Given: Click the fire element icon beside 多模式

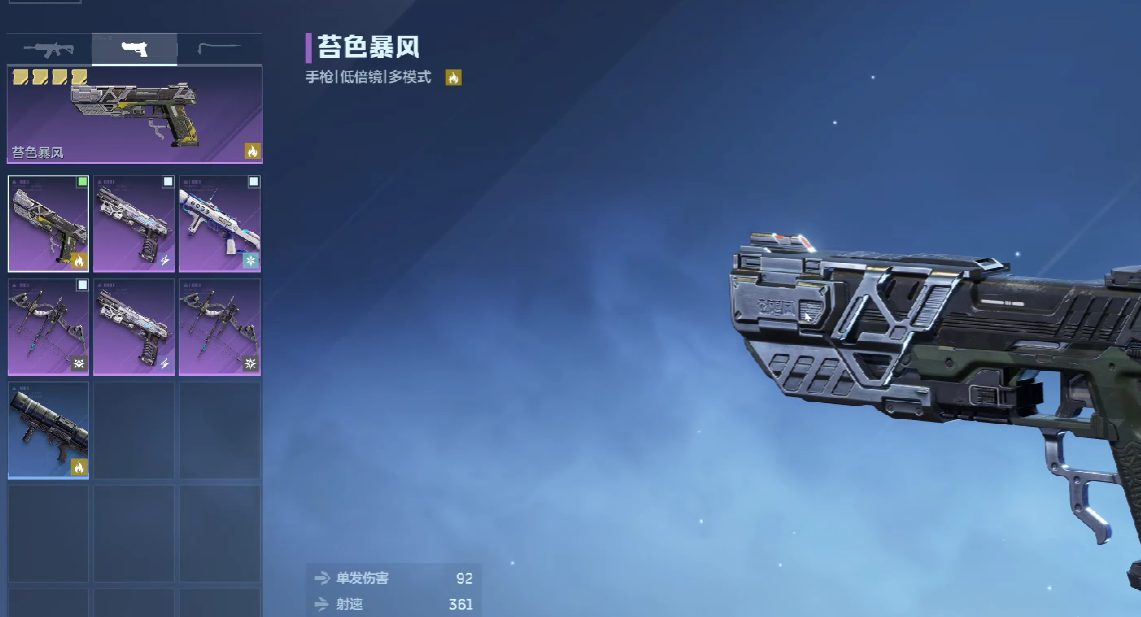Looking at the screenshot, I should (x=453, y=77).
